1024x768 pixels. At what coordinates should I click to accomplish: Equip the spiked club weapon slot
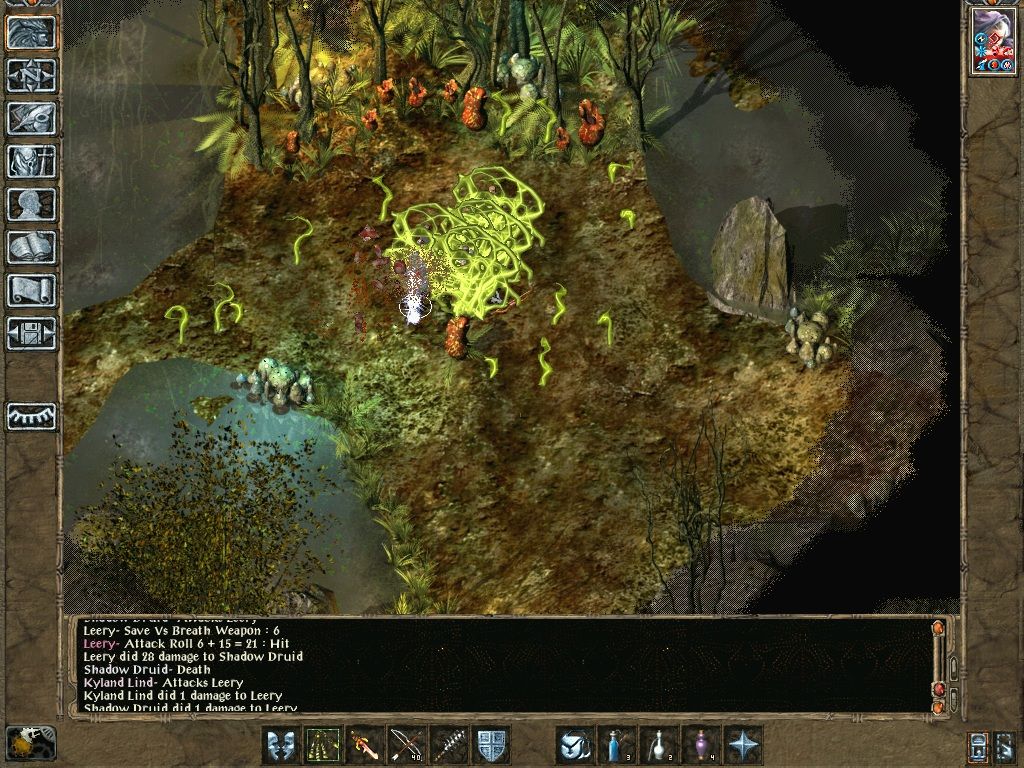pyautogui.click(x=449, y=745)
